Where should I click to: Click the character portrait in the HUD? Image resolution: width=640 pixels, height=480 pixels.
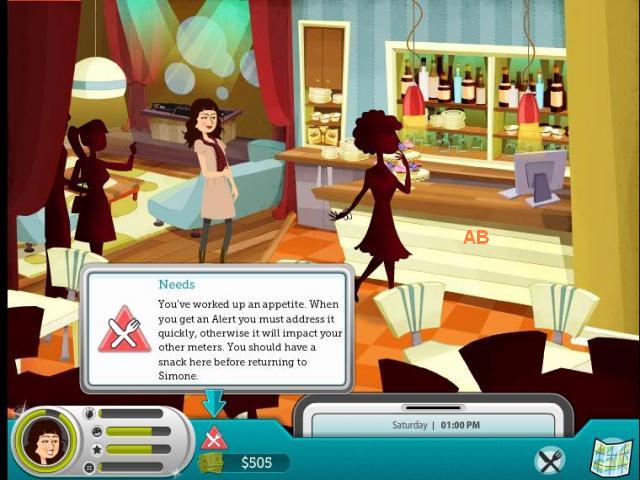pyautogui.click(x=44, y=439)
